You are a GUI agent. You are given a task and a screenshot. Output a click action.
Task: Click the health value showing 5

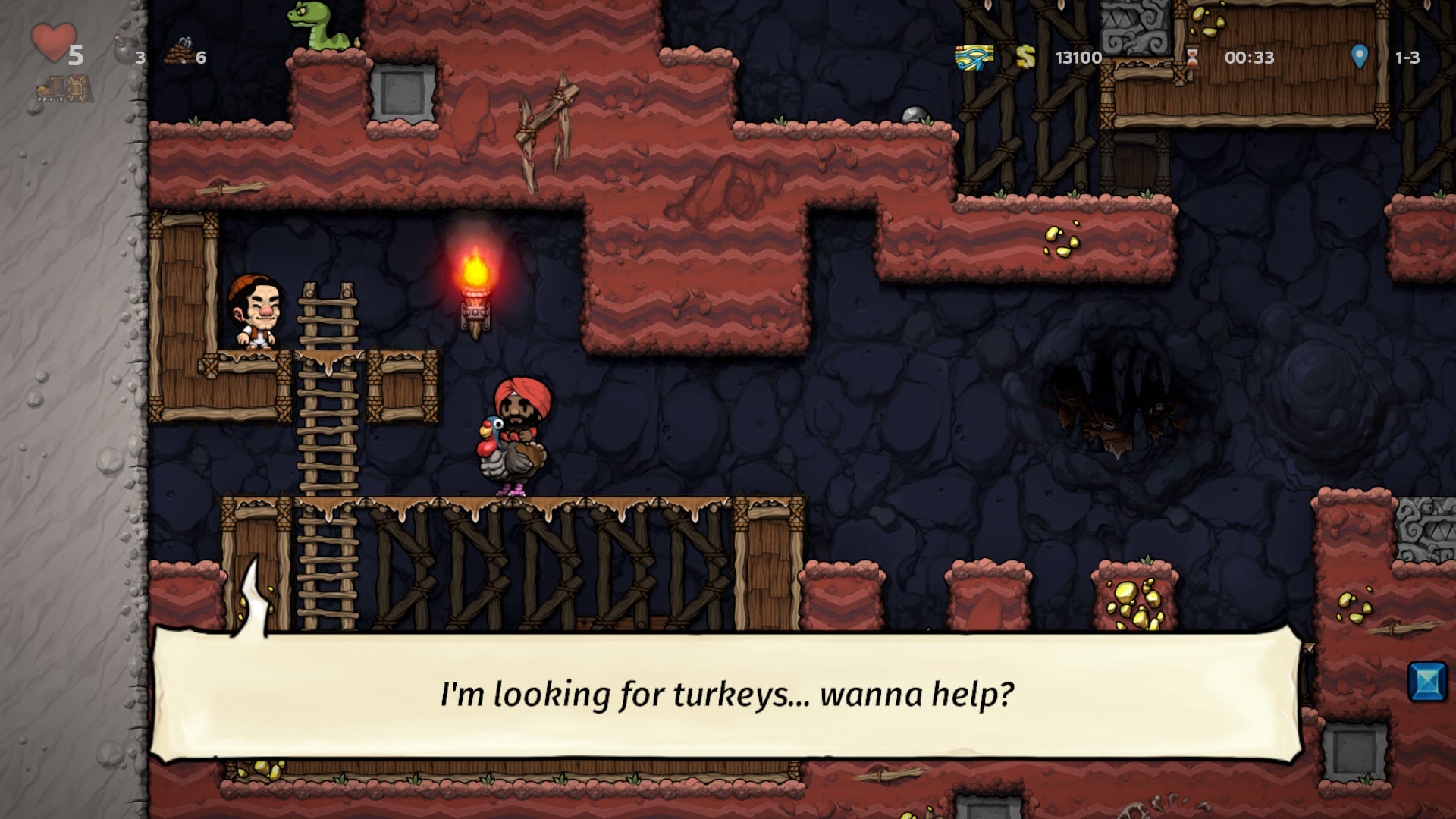[75, 55]
